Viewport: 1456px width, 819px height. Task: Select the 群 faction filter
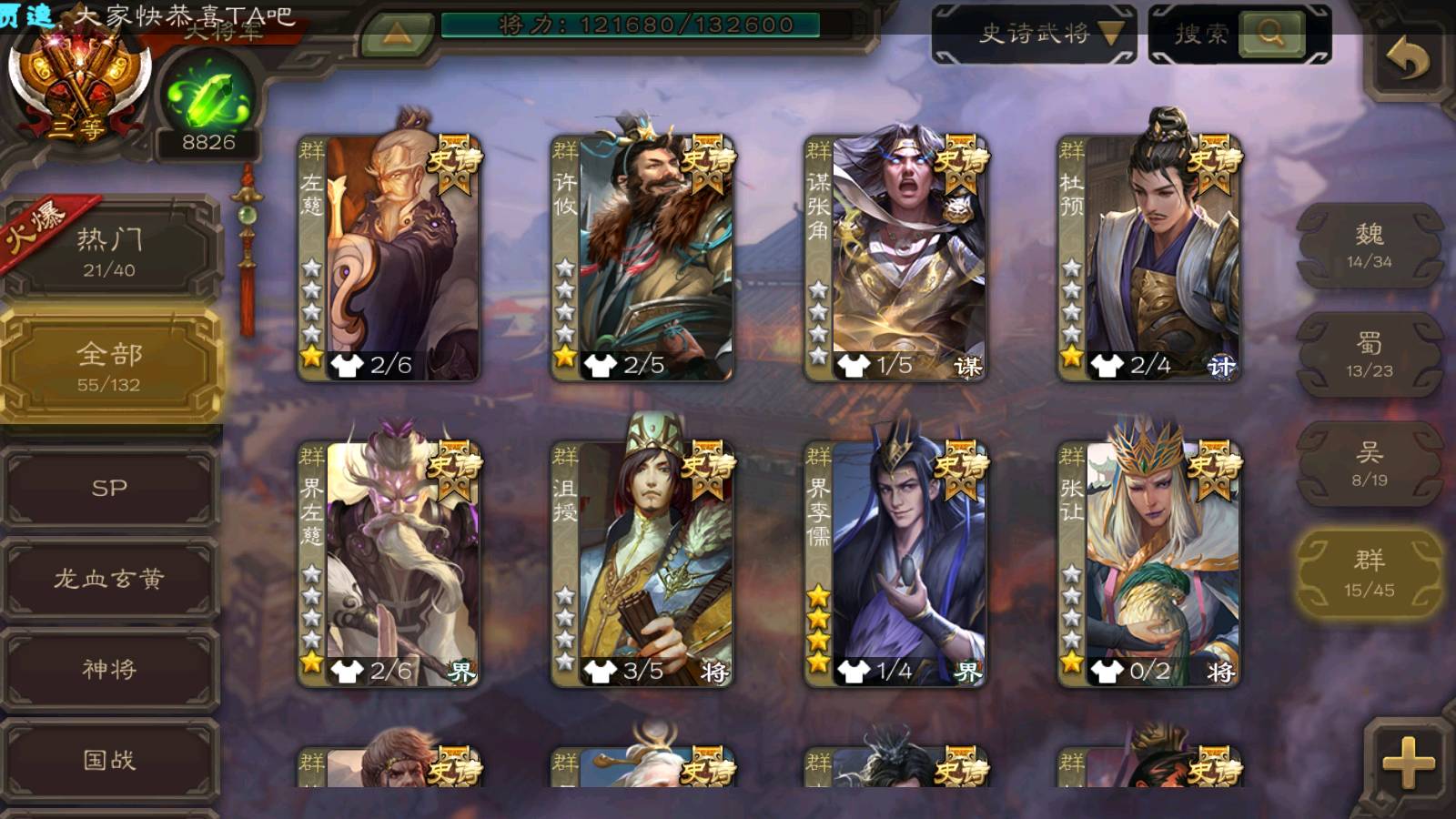tap(1369, 575)
